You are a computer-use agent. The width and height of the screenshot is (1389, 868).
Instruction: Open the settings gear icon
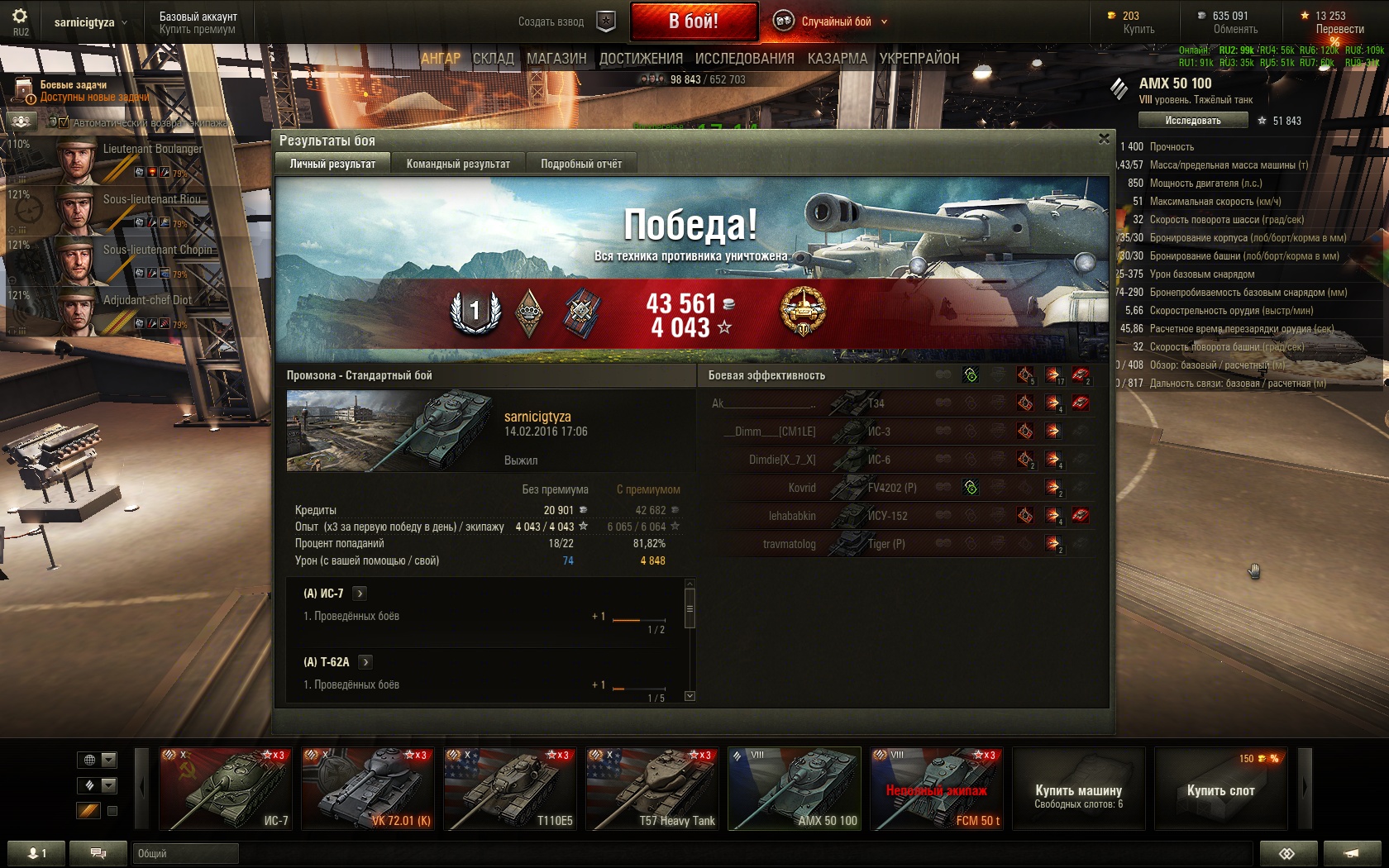click(20, 16)
